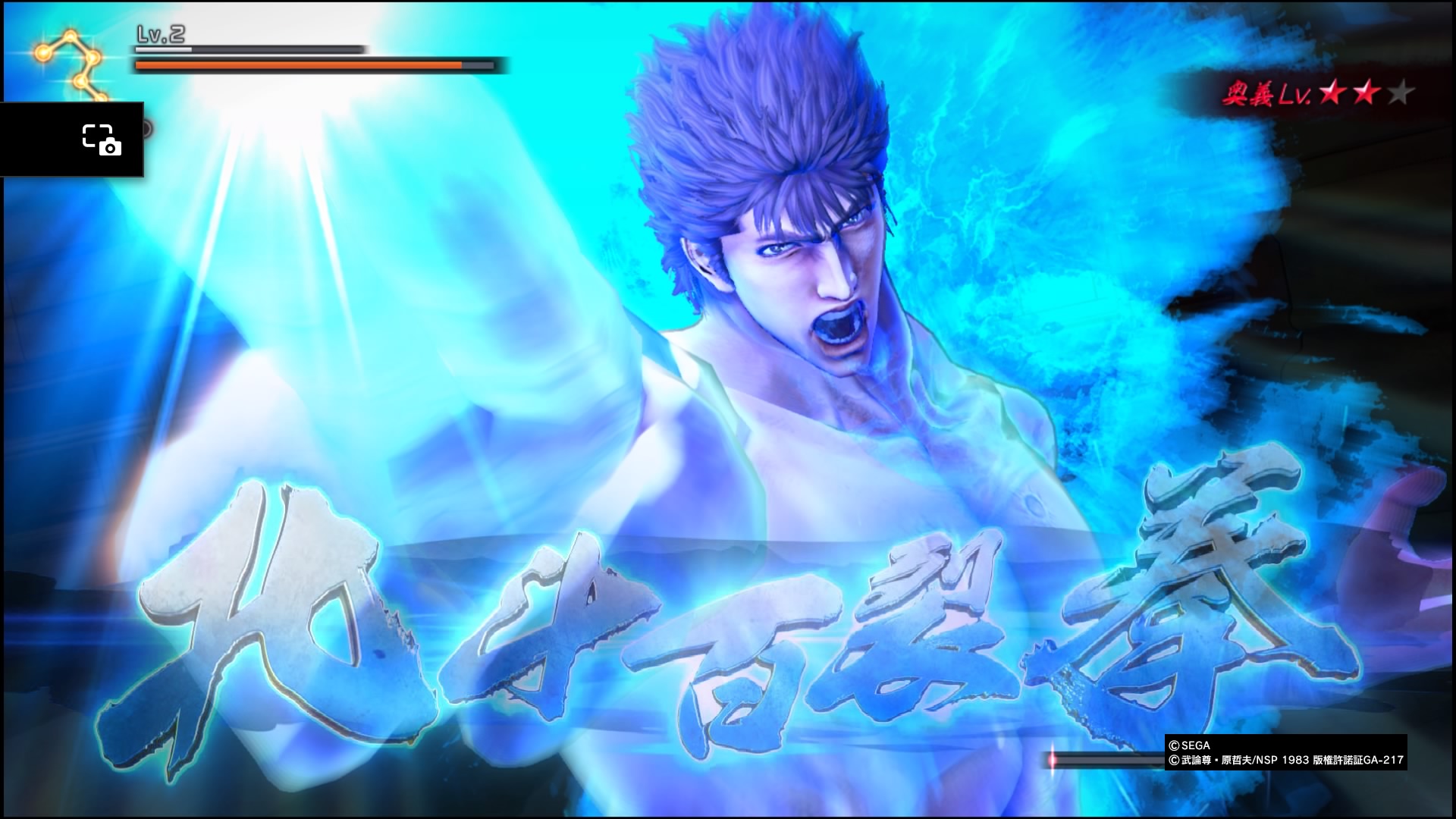Click the screenshot capture camera icon
This screenshot has height=819, width=1456.
pyautogui.click(x=101, y=140)
